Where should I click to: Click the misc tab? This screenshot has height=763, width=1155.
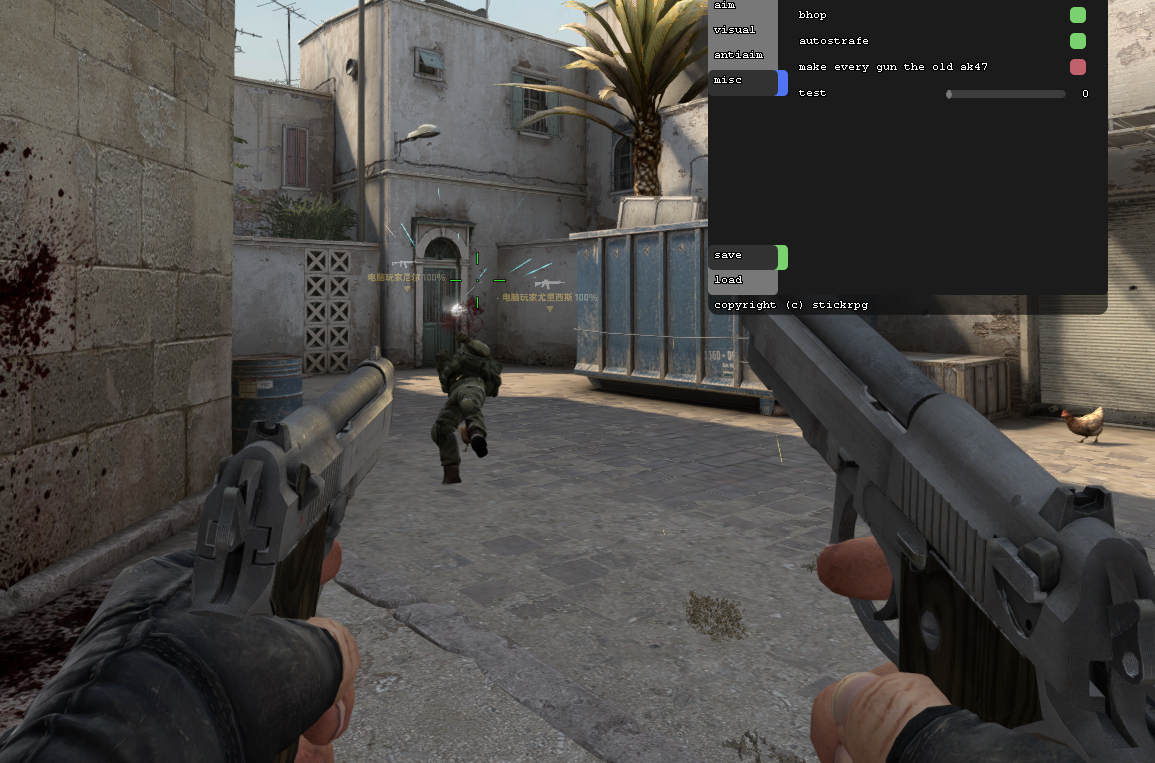742,80
